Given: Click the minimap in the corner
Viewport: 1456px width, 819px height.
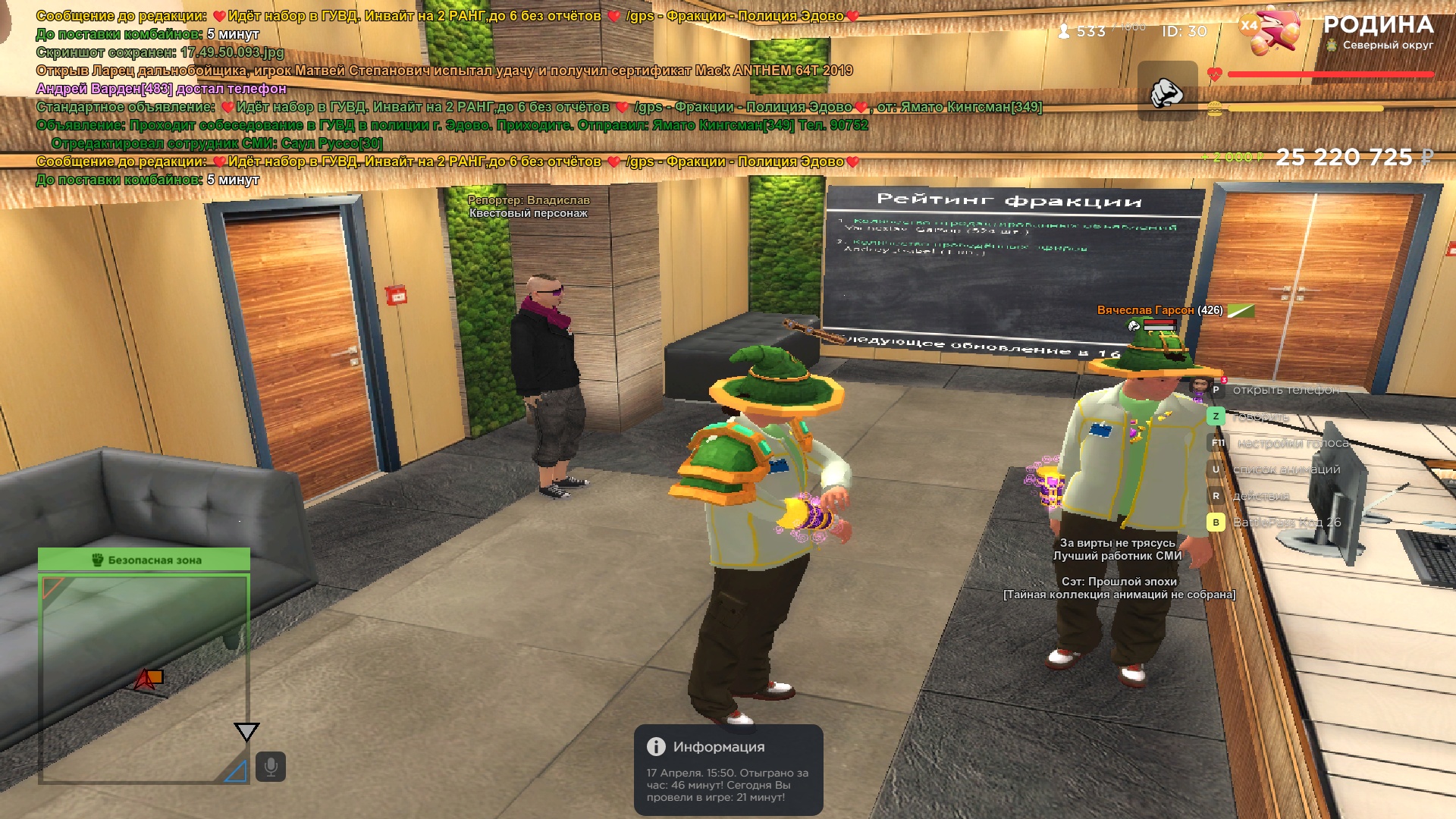Looking at the screenshot, I should pos(144,677).
